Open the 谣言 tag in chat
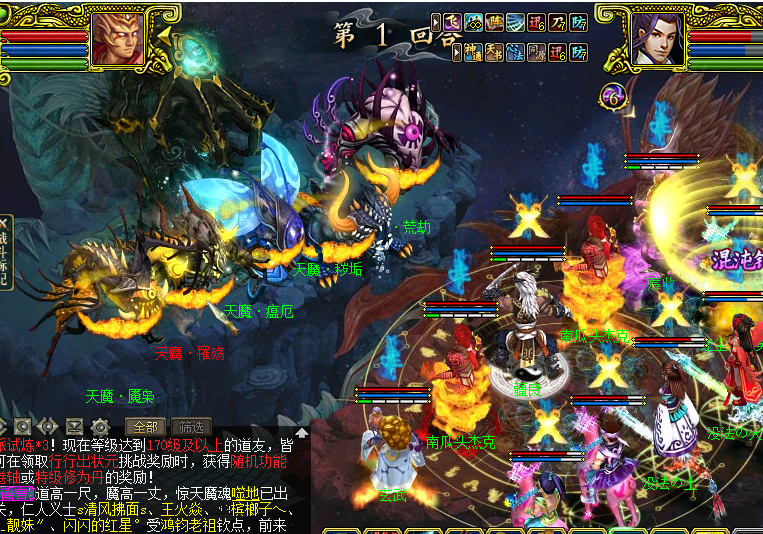Screen dimensions: 763x534 tap(18, 494)
